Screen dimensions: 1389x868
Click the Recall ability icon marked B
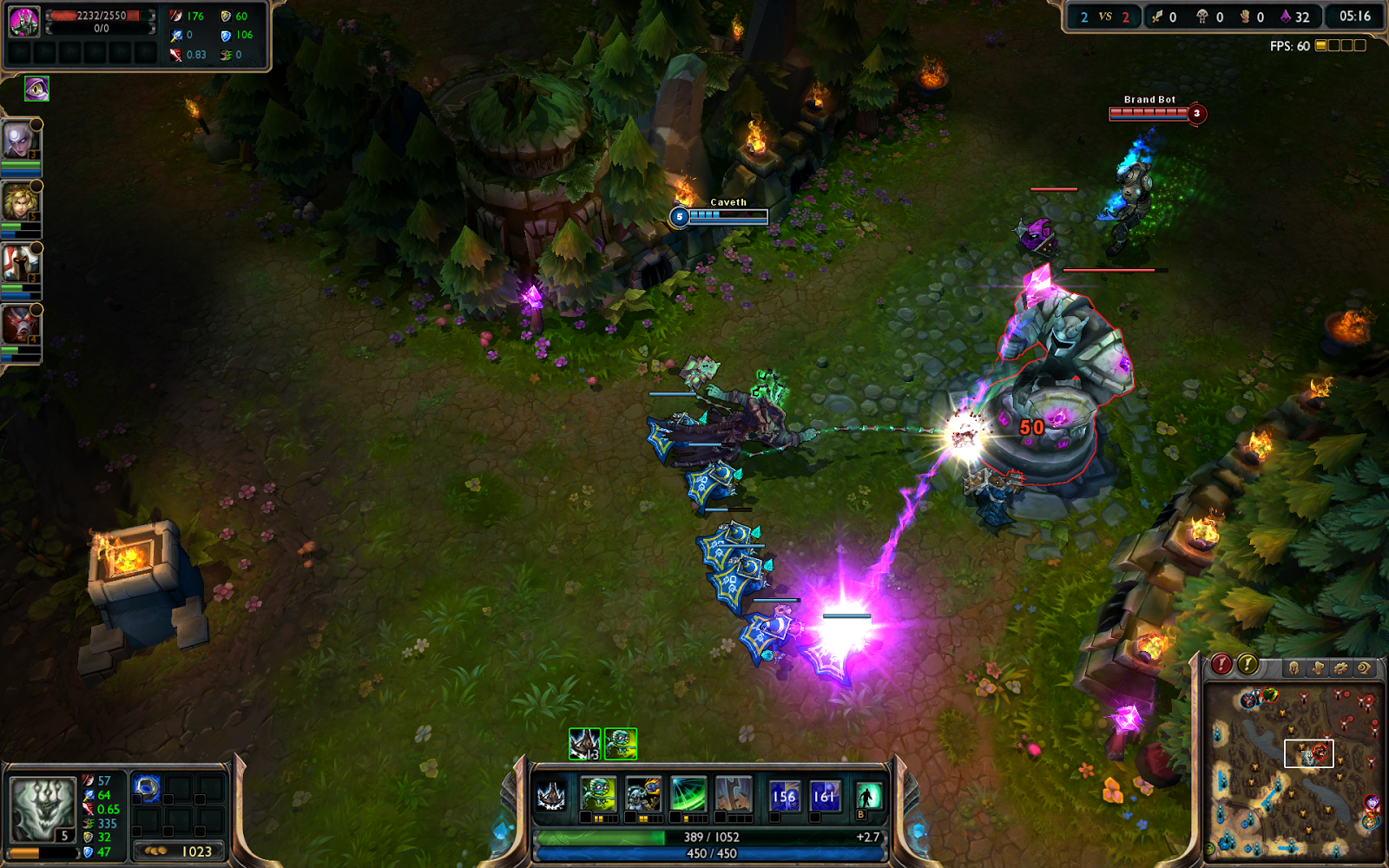pyautogui.click(x=868, y=794)
